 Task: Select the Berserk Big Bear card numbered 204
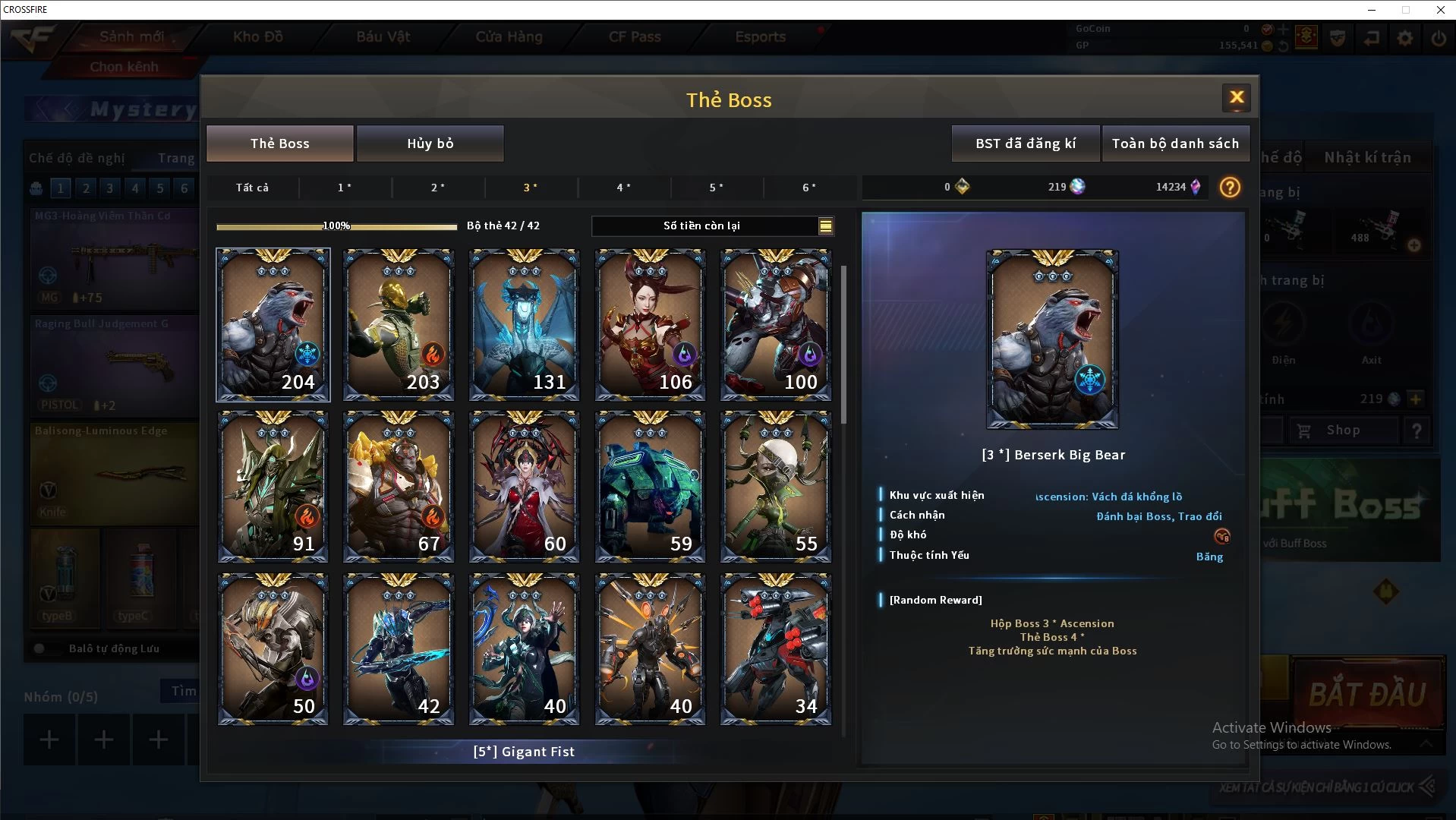pos(273,325)
